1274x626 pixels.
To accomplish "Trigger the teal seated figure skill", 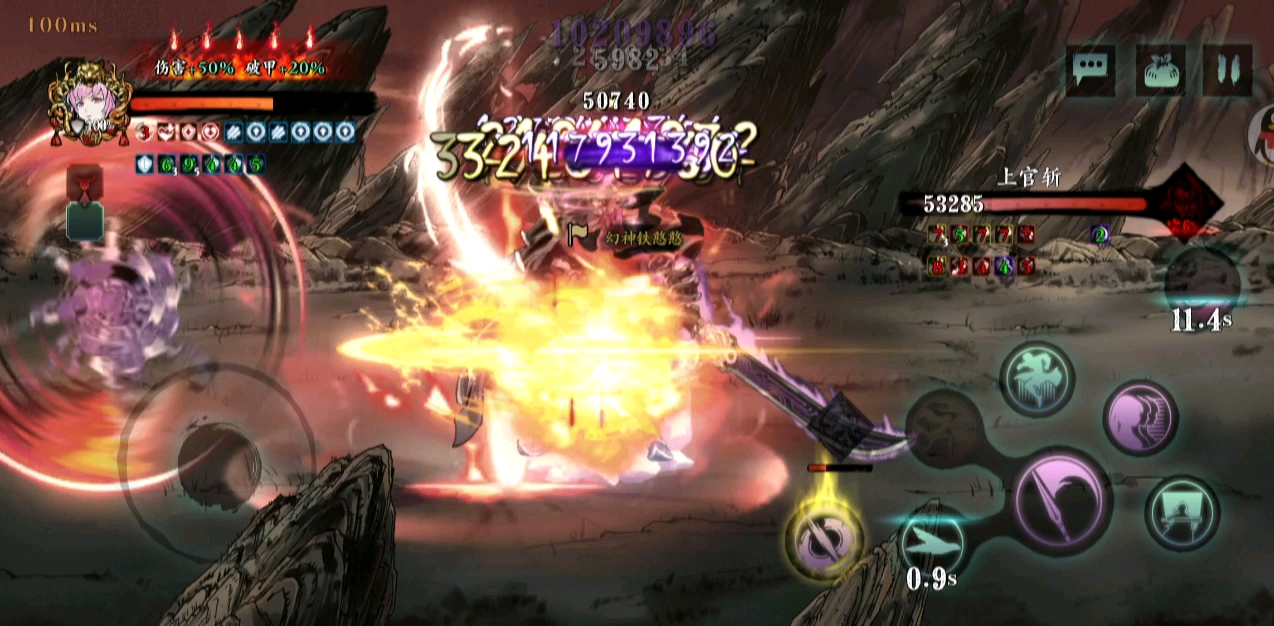I will pos(1182,512).
